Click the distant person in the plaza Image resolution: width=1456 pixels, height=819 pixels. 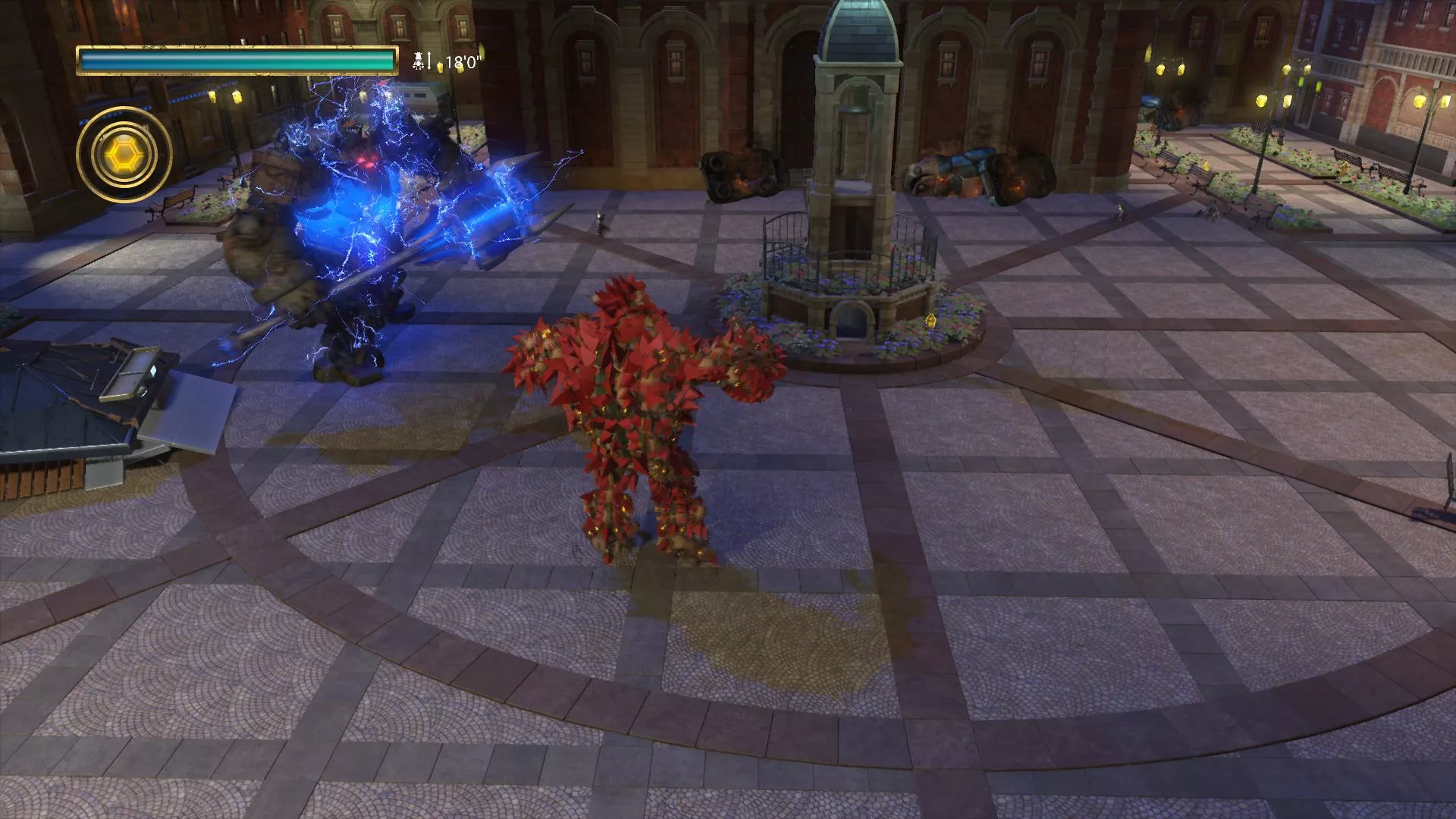pos(600,221)
